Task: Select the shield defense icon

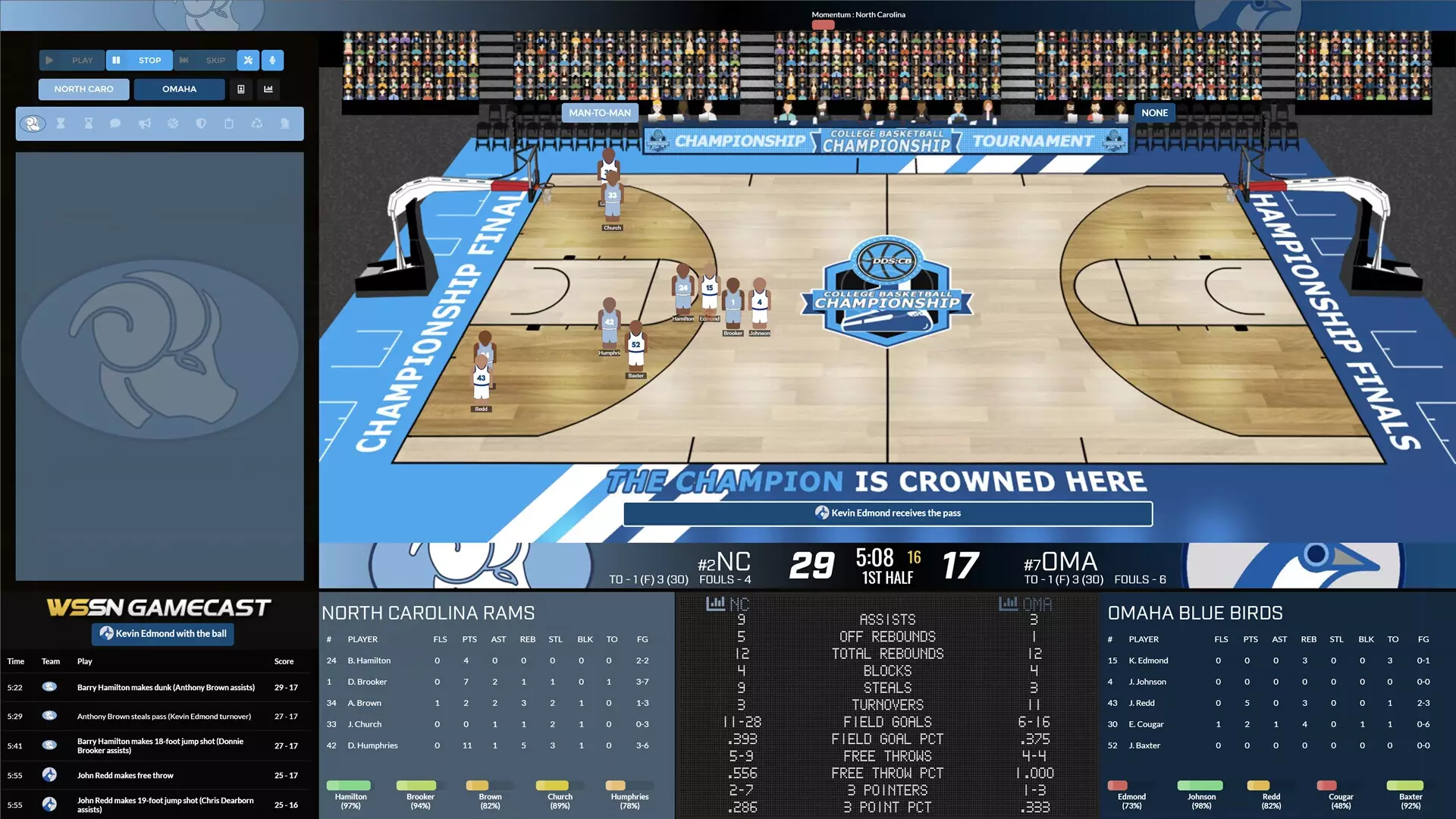Action: pos(201,124)
